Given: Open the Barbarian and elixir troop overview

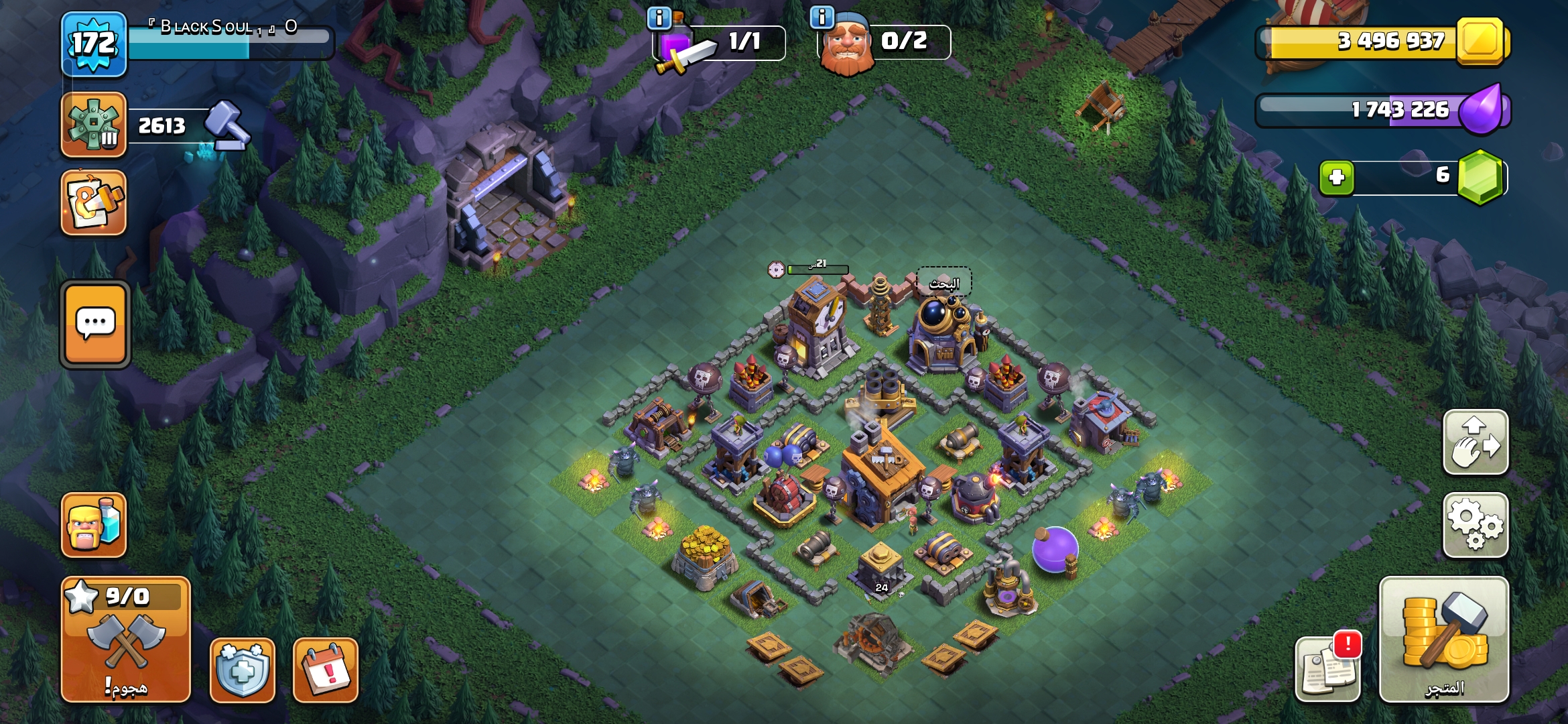Looking at the screenshot, I should pos(94,525).
